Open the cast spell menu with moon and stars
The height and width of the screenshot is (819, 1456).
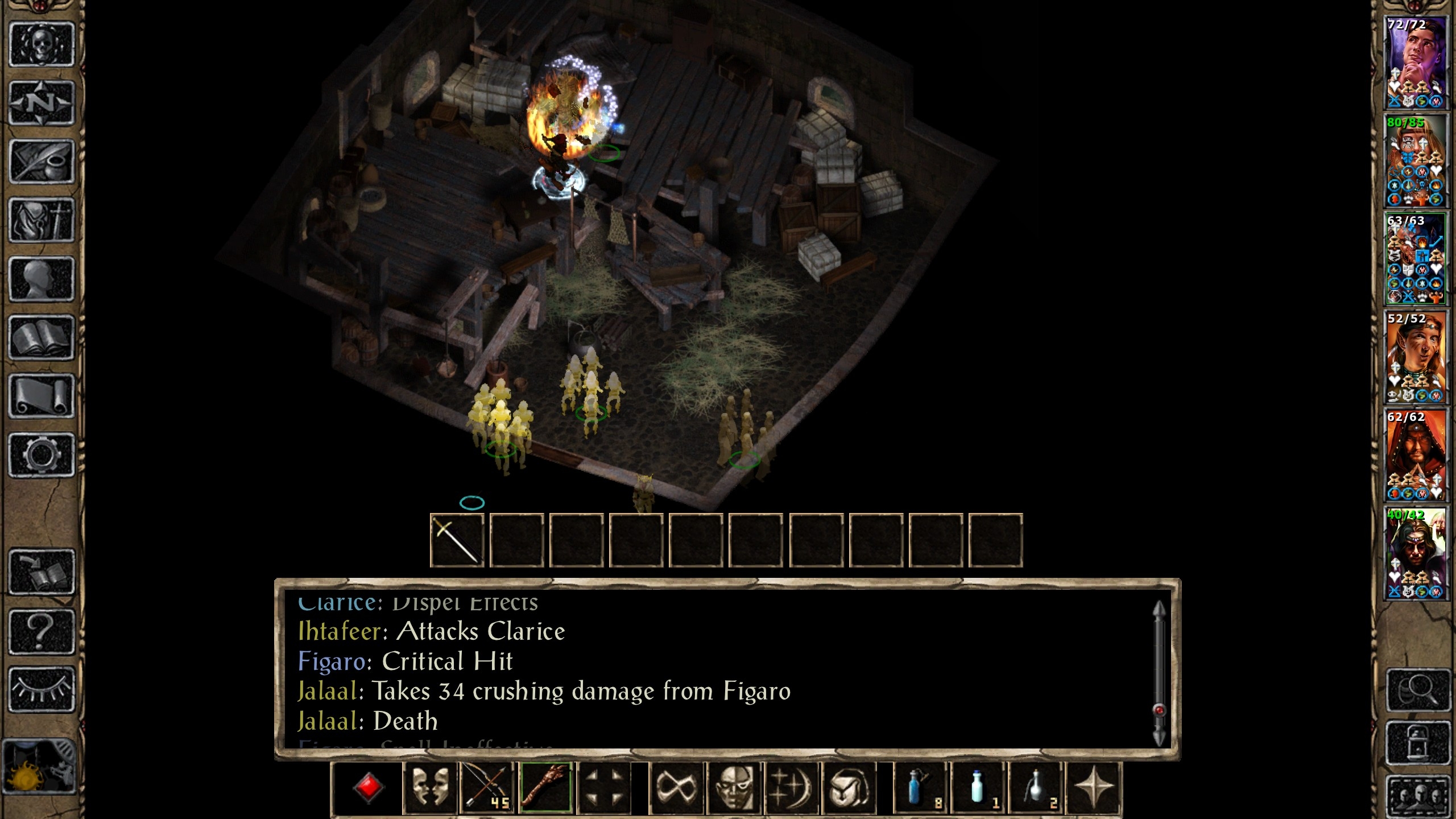(x=791, y=788)
